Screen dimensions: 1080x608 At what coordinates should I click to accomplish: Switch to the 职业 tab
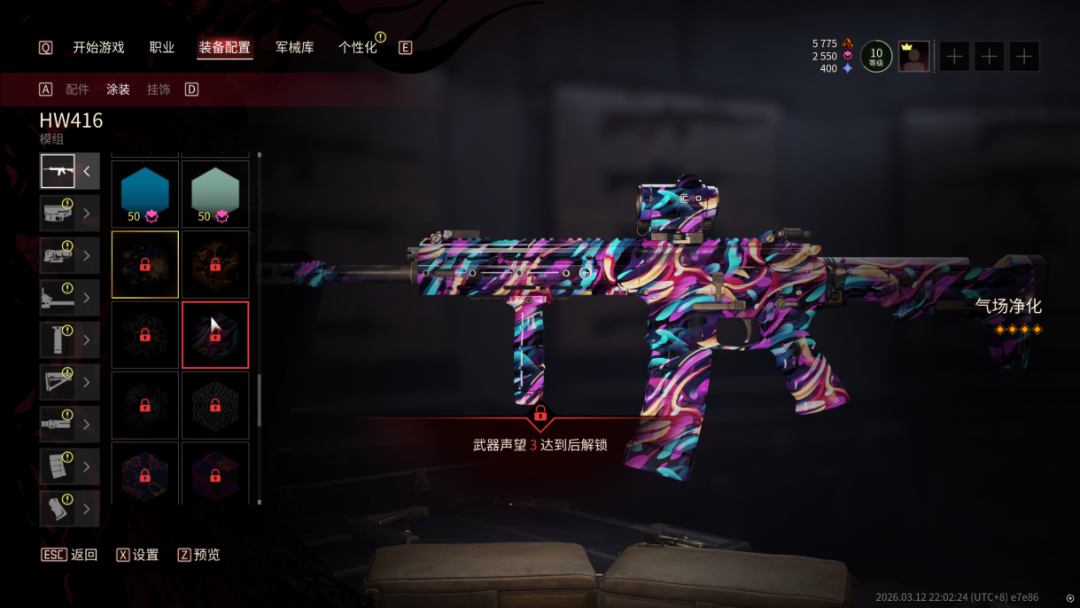162,47
